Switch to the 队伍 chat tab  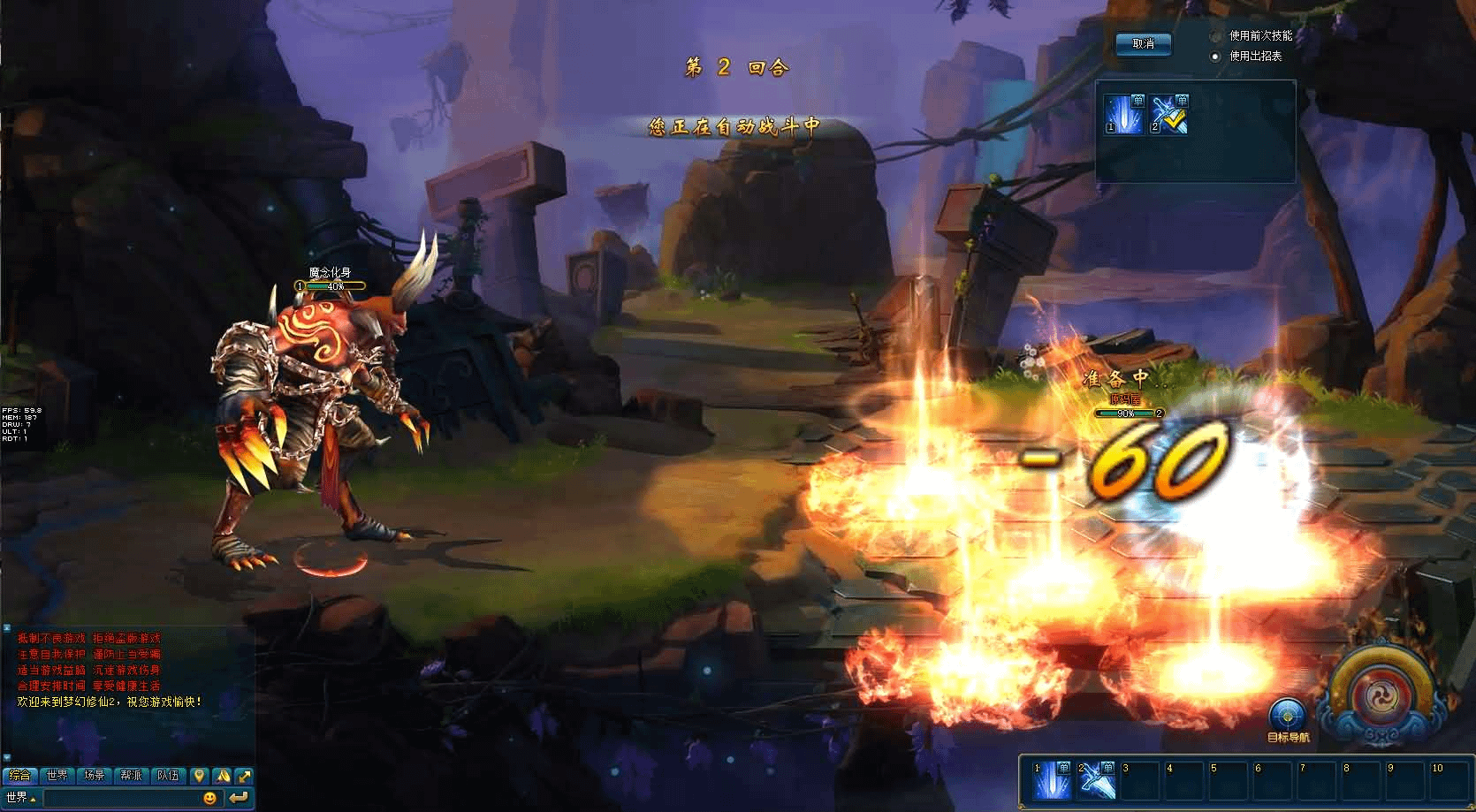point(168,776)
